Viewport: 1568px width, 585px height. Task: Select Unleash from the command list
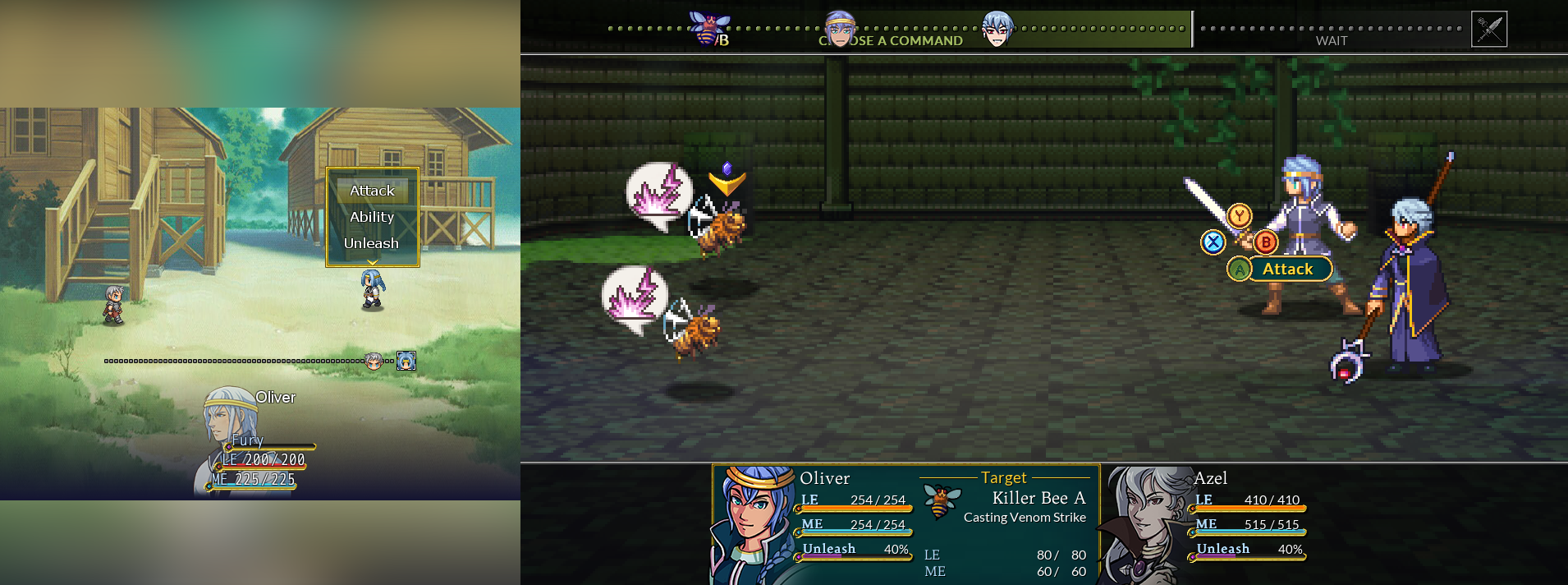pyautogui.click(x=372, y=243)
